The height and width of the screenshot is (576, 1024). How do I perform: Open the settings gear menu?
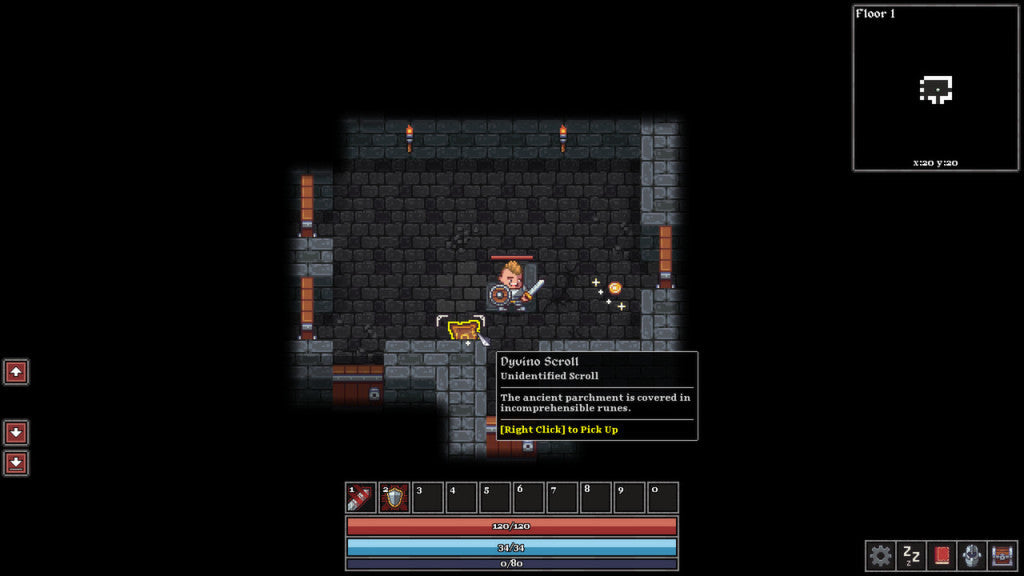(x=880, y=555)
